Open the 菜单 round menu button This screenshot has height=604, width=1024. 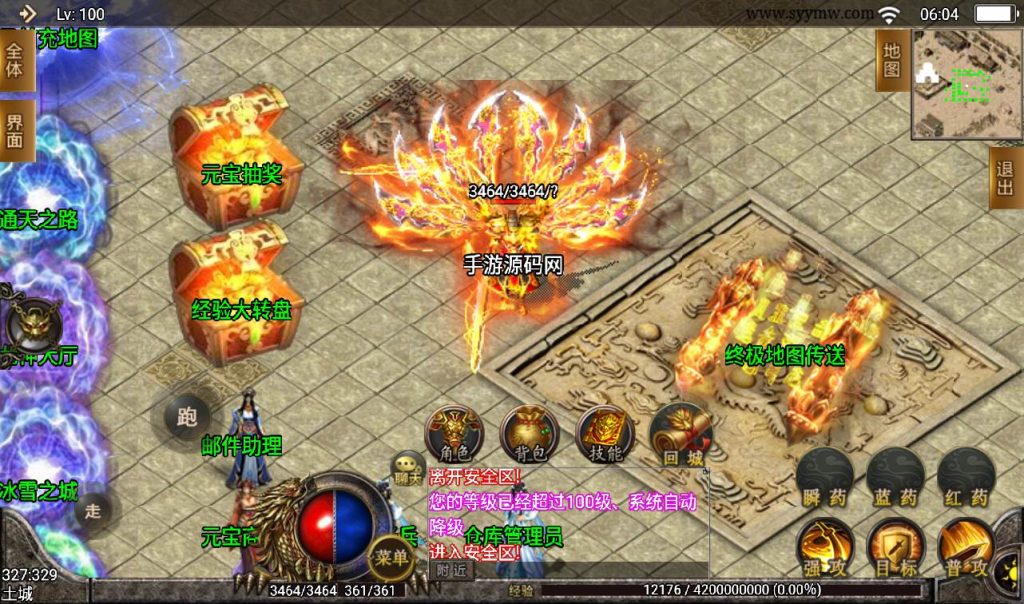(389, 557)
